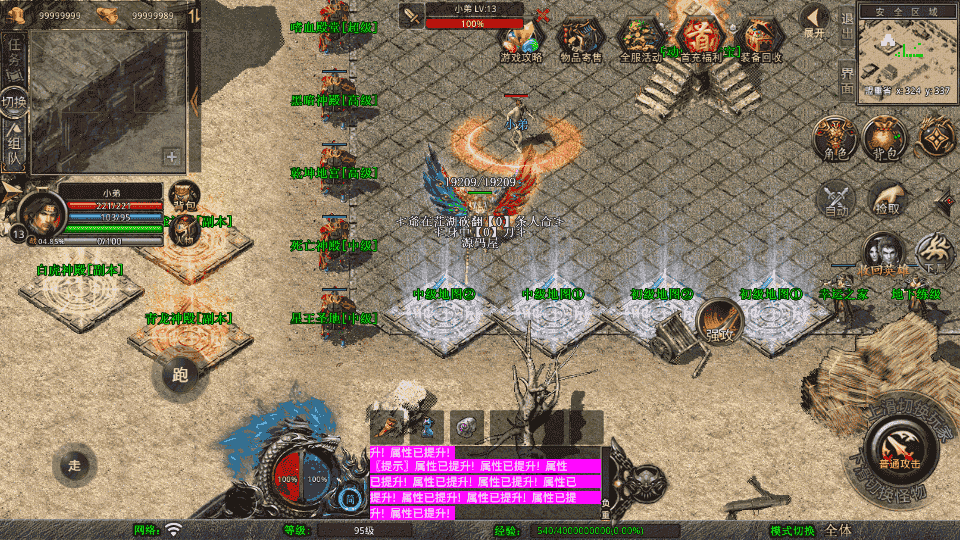Open the 界面 interface tab
The width and height of the screenshot is (960, 540).
tap(846, 79)
